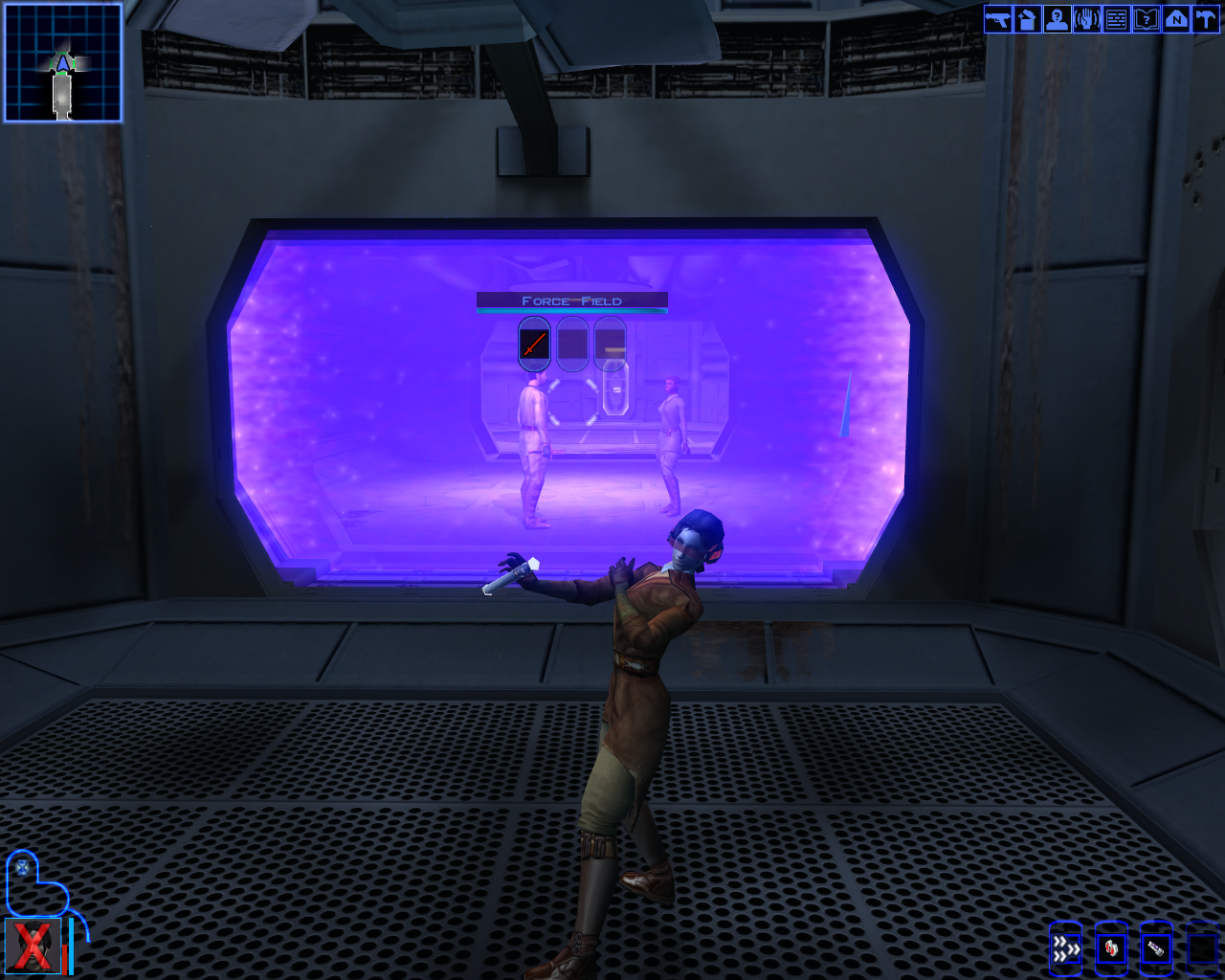
Task: Select the attack action on the Force Field
Action: pyautogui.click(x=532, y=343)
